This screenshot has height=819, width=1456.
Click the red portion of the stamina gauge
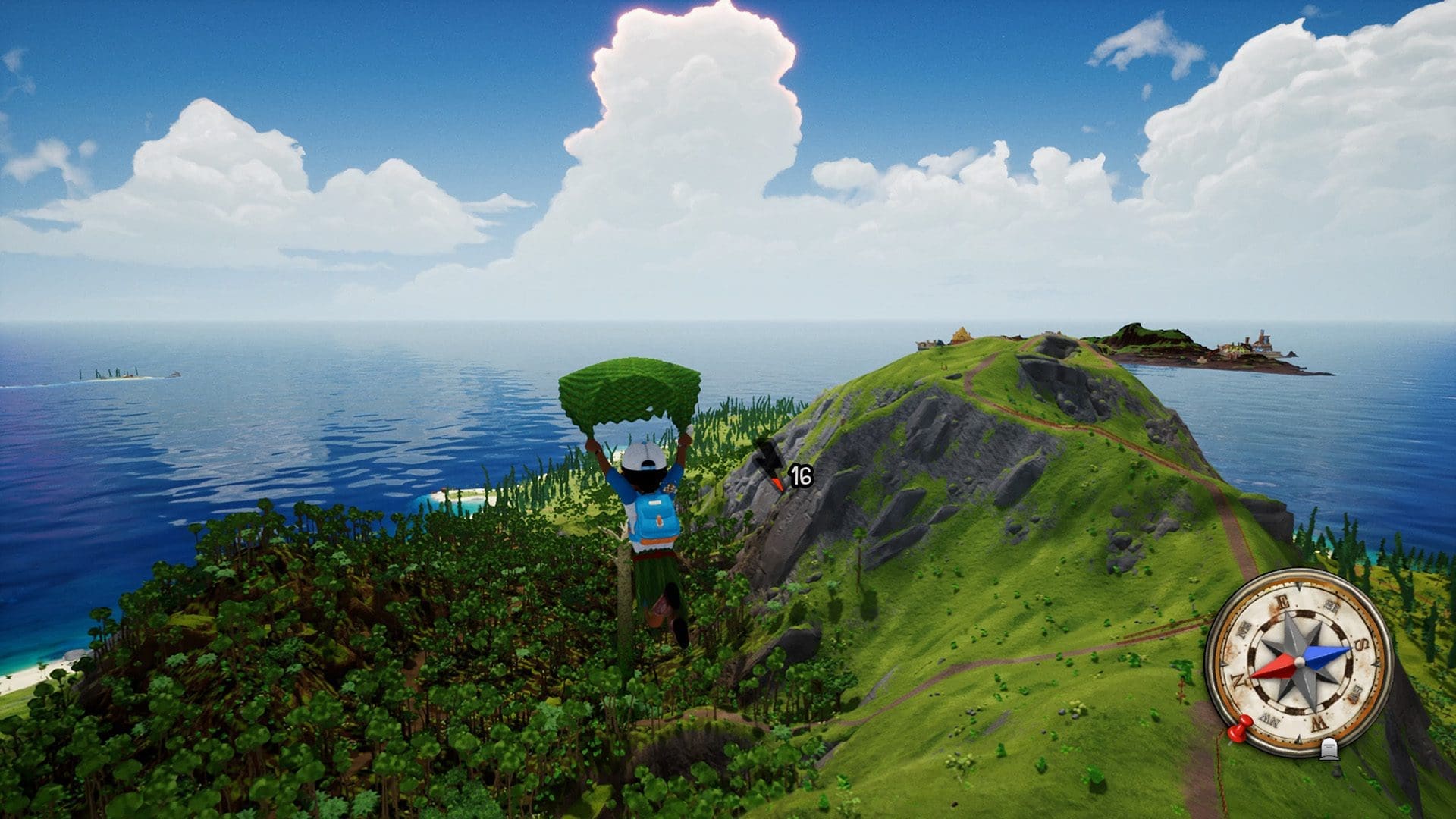(777, 482)
